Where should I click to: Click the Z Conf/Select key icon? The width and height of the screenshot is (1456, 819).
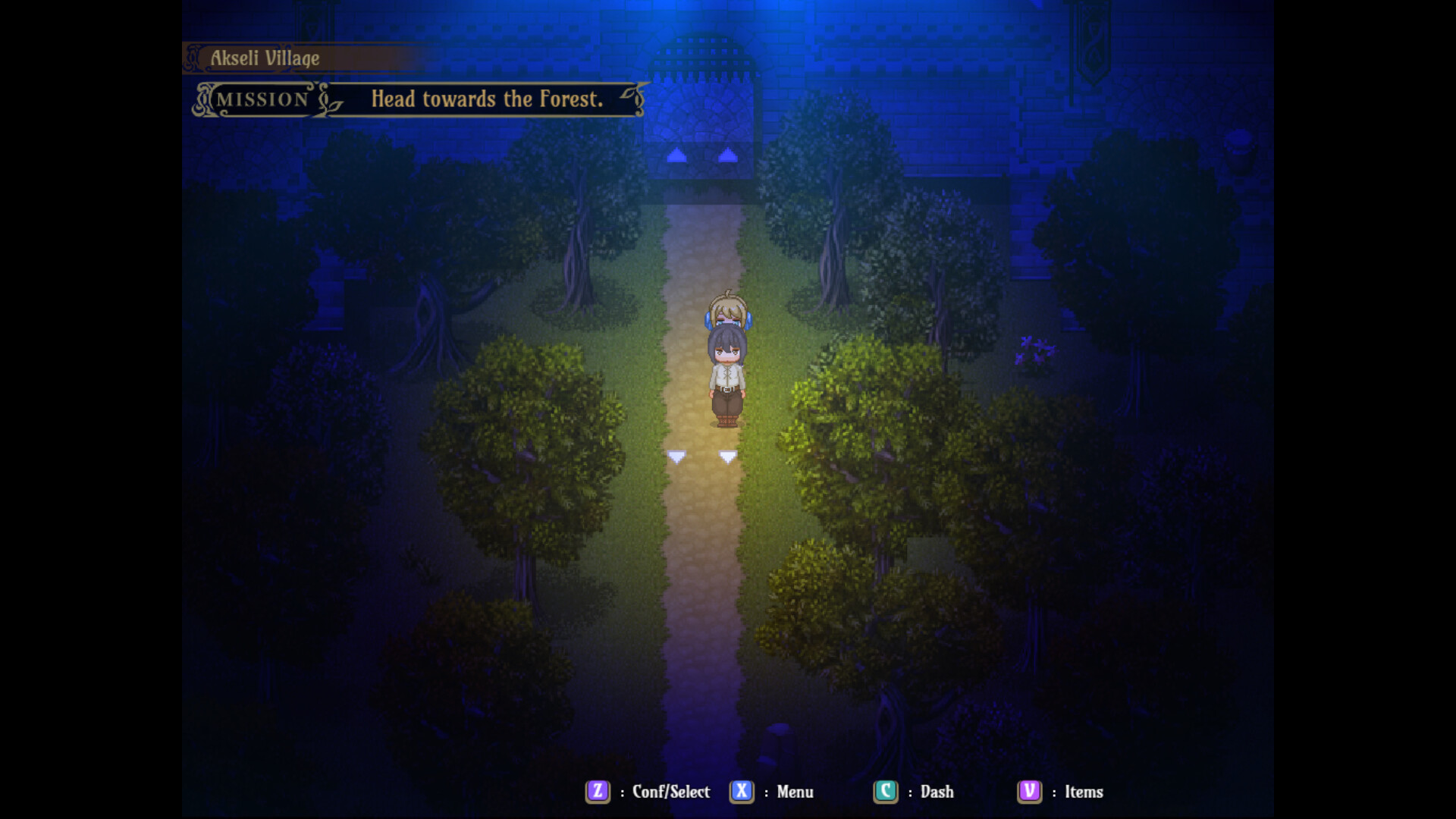pyautogui.click(x=597, y=792)
